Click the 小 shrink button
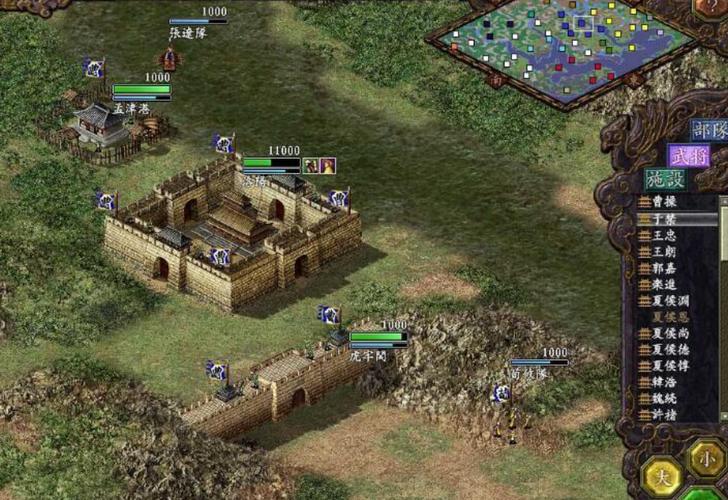728x500 pixels. pos(706,459)
